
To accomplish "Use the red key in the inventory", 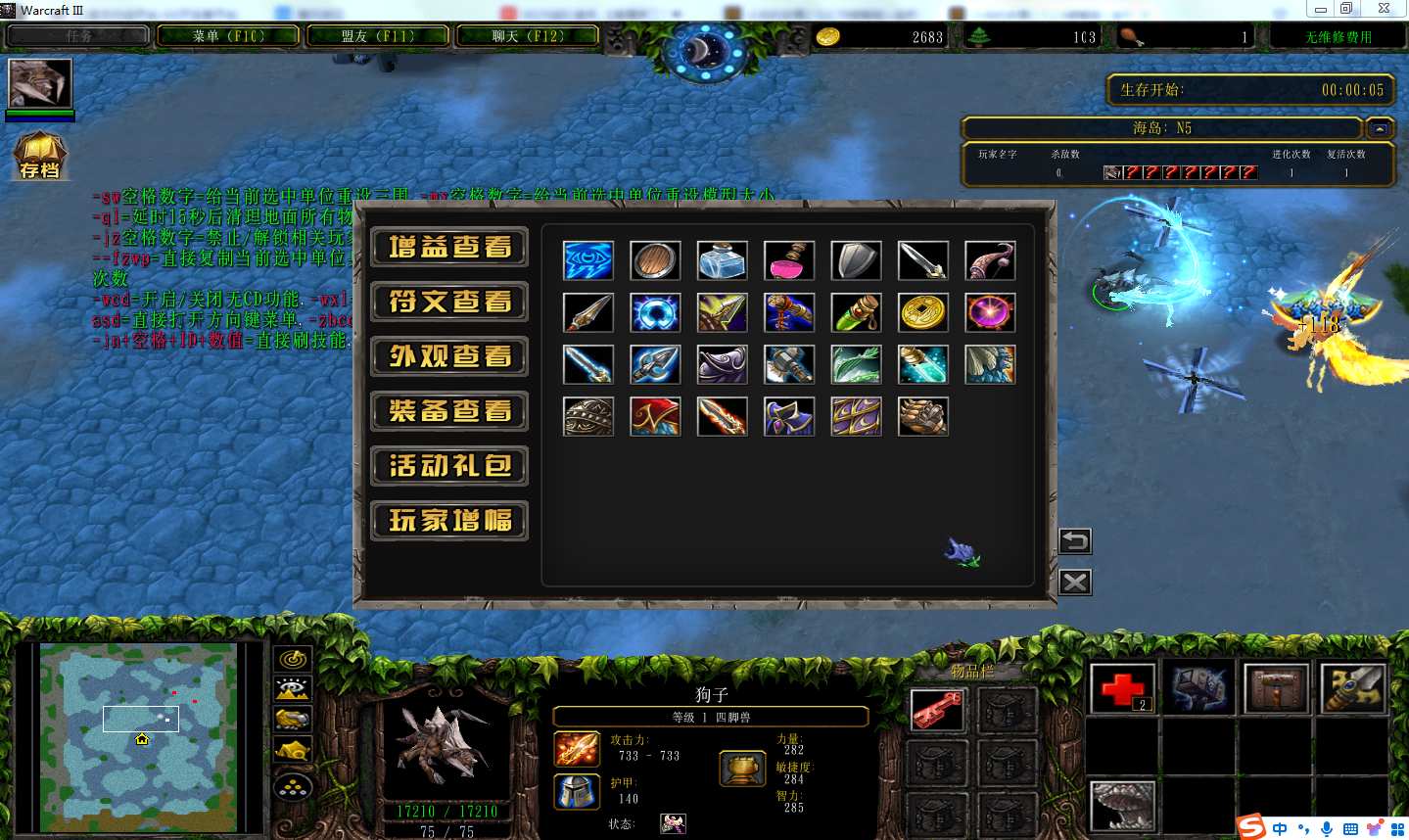I will [x=937, y=710].
